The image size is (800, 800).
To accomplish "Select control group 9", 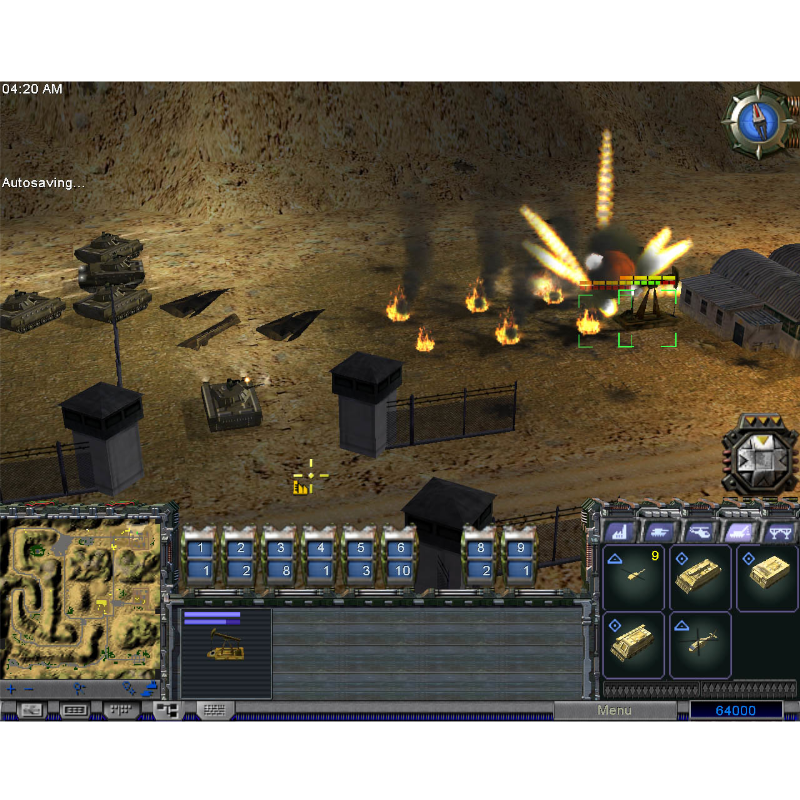I will (519, 560).
